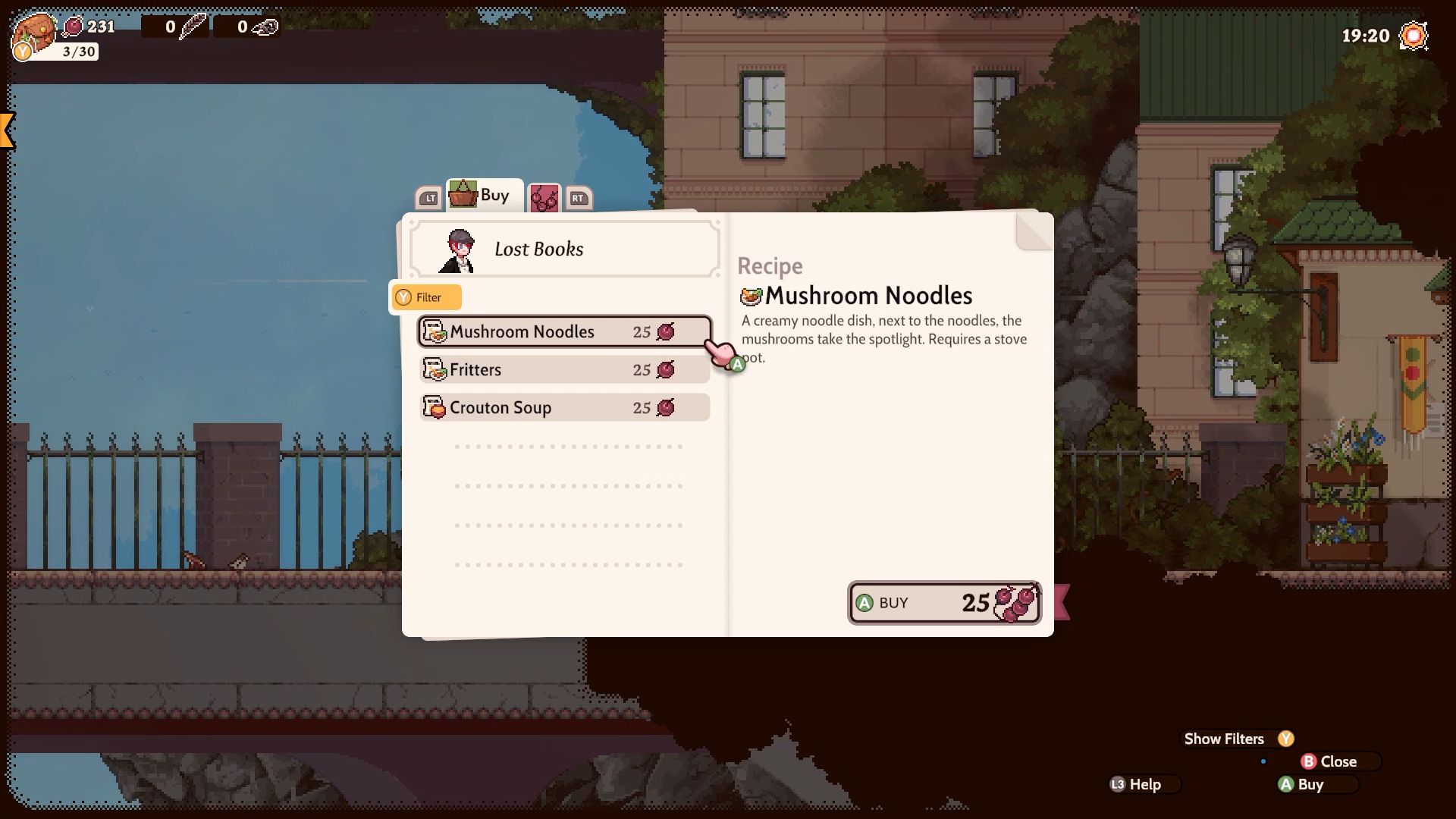Choose the Fritters recipe entry
This screenshot has height=819, width=1456.
564,369
